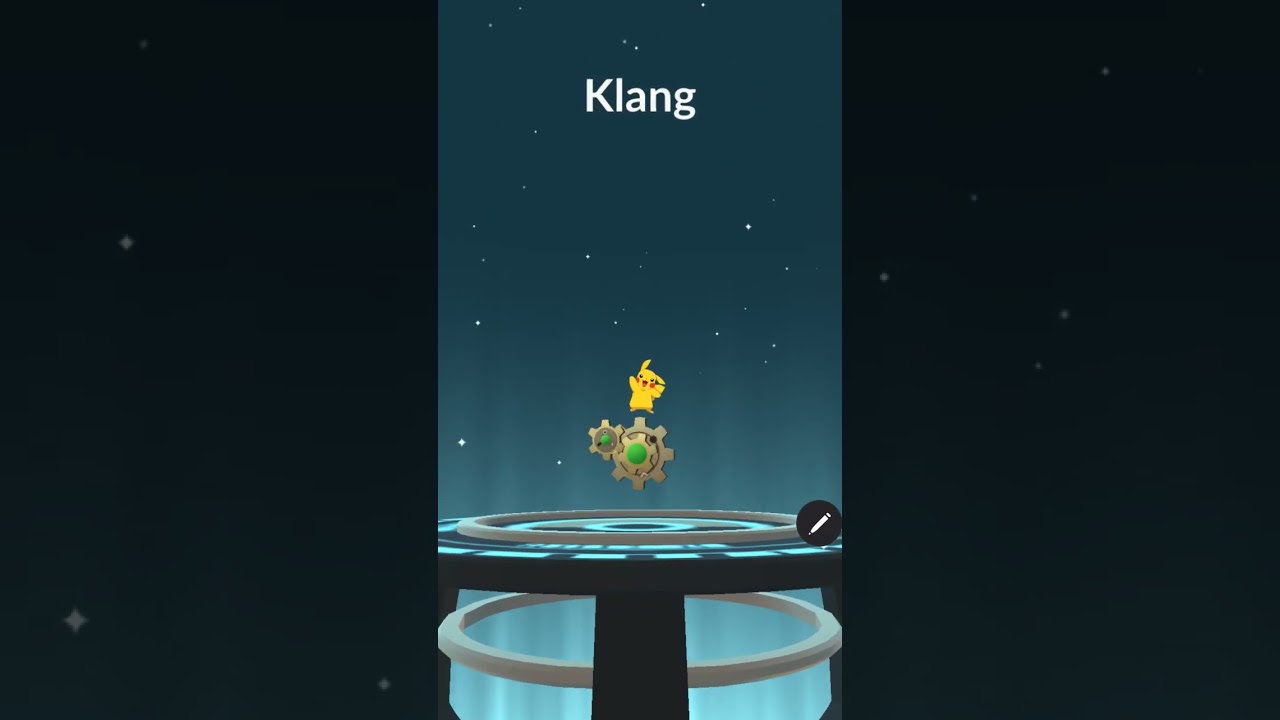
Task: Tap the Klang name label
Action: (639, 95)
